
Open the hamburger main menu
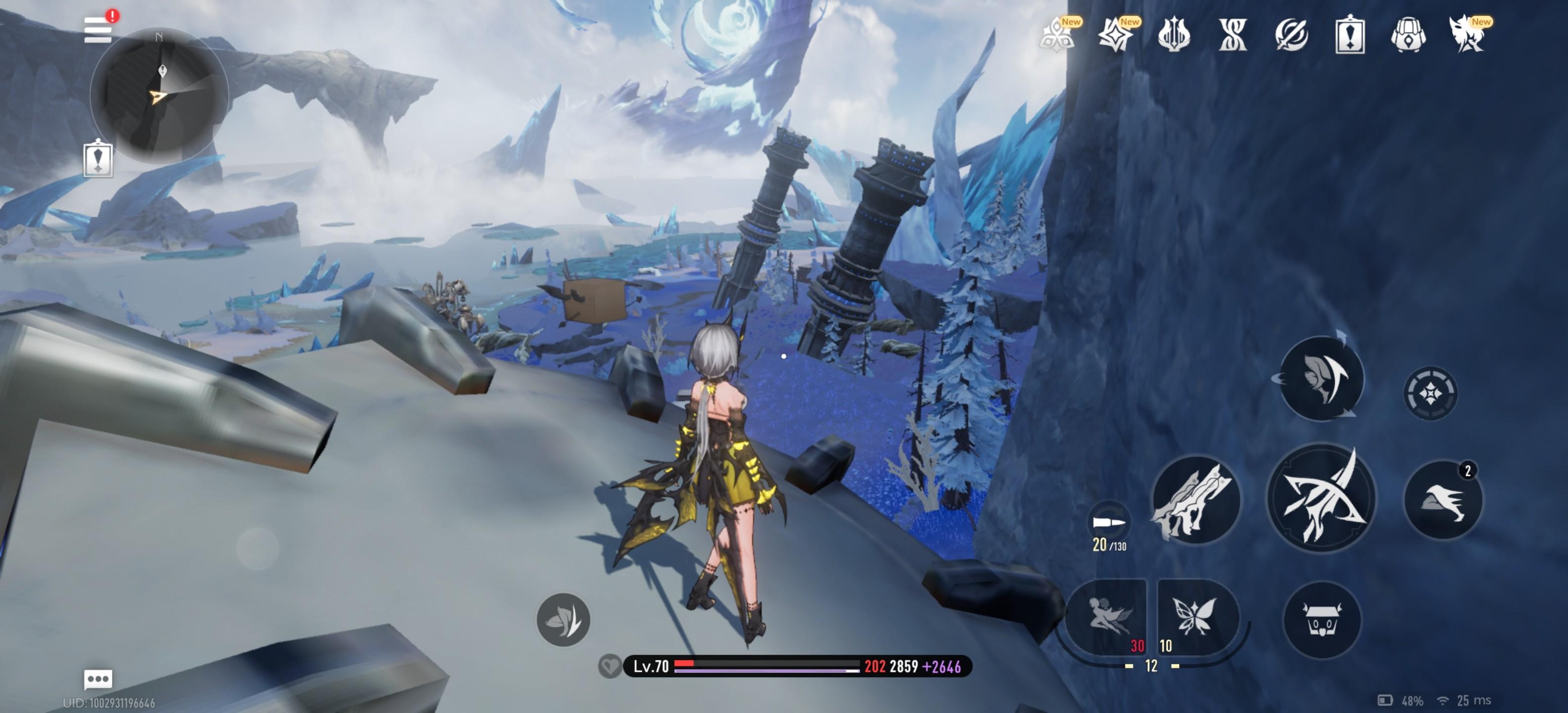98,29
